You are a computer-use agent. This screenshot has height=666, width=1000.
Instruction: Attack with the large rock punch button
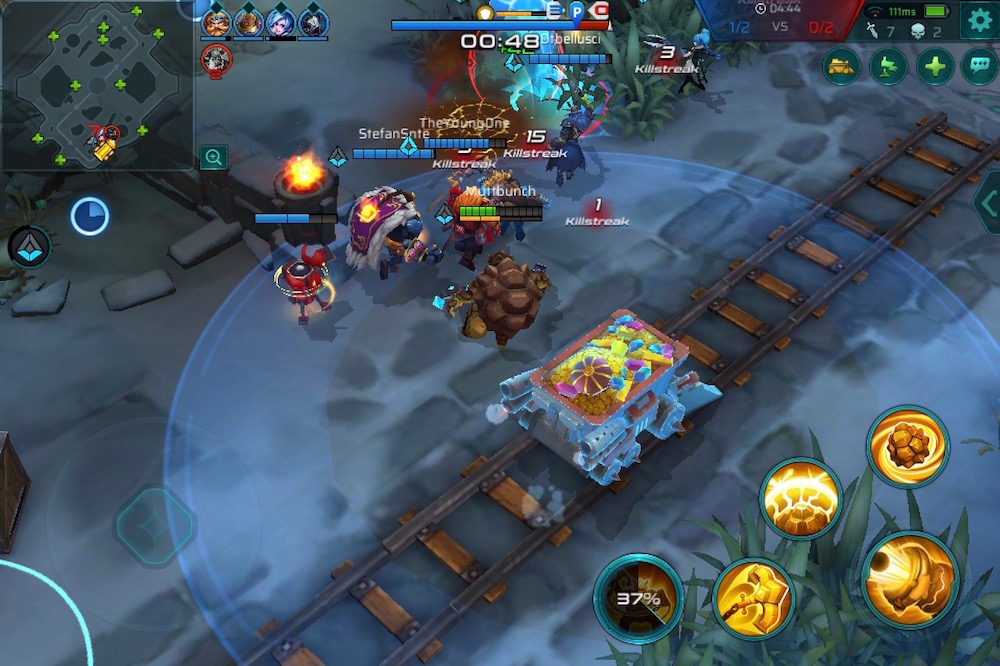tap(908, 579)
